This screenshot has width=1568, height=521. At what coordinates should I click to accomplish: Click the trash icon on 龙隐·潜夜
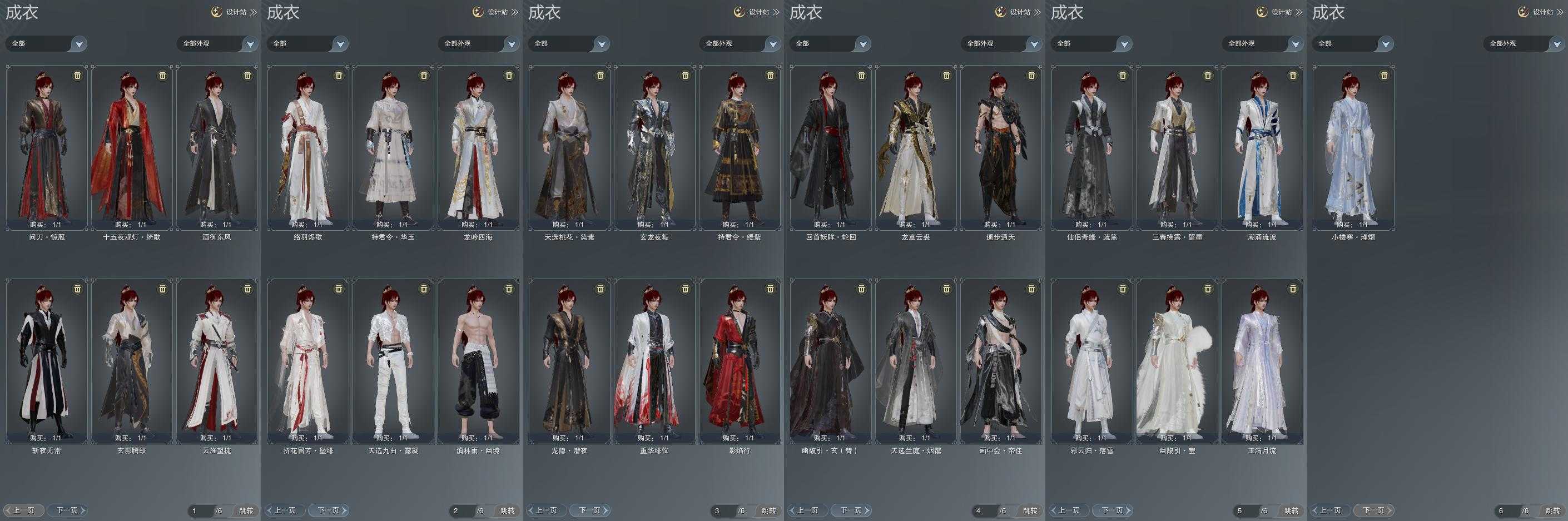click(x=600, y=289)
